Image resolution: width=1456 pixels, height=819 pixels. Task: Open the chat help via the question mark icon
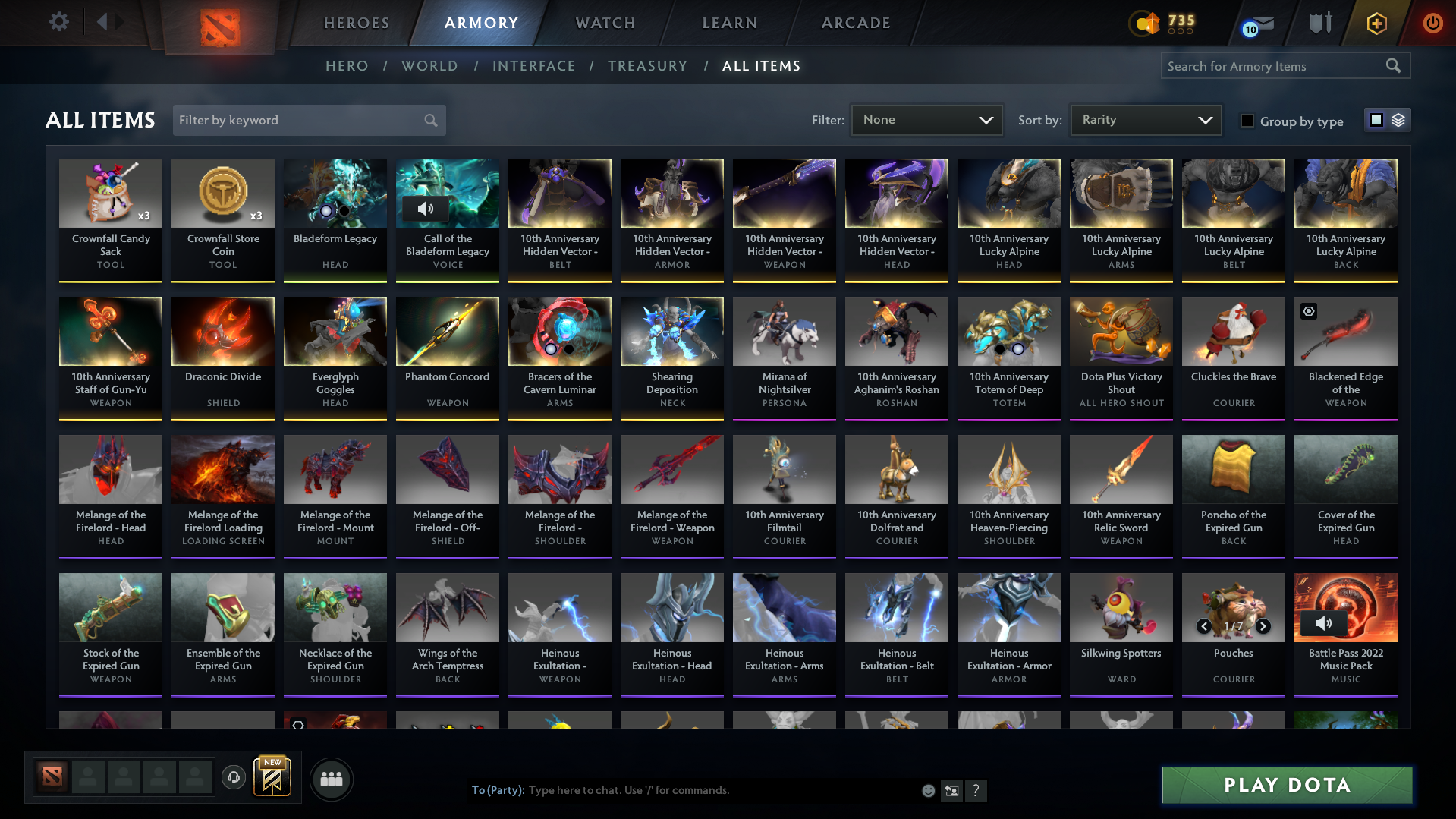pos(976,790)
